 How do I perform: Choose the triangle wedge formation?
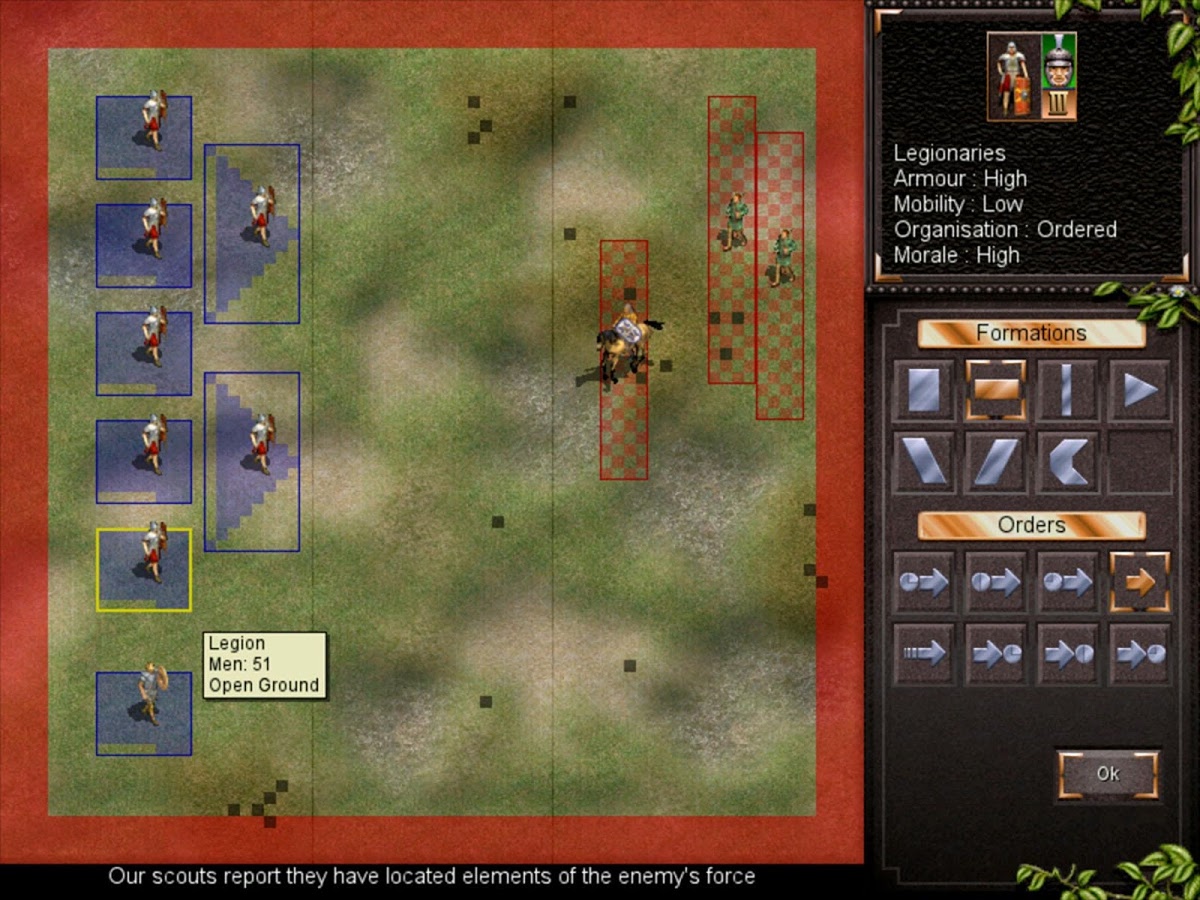coord(1139,390)
